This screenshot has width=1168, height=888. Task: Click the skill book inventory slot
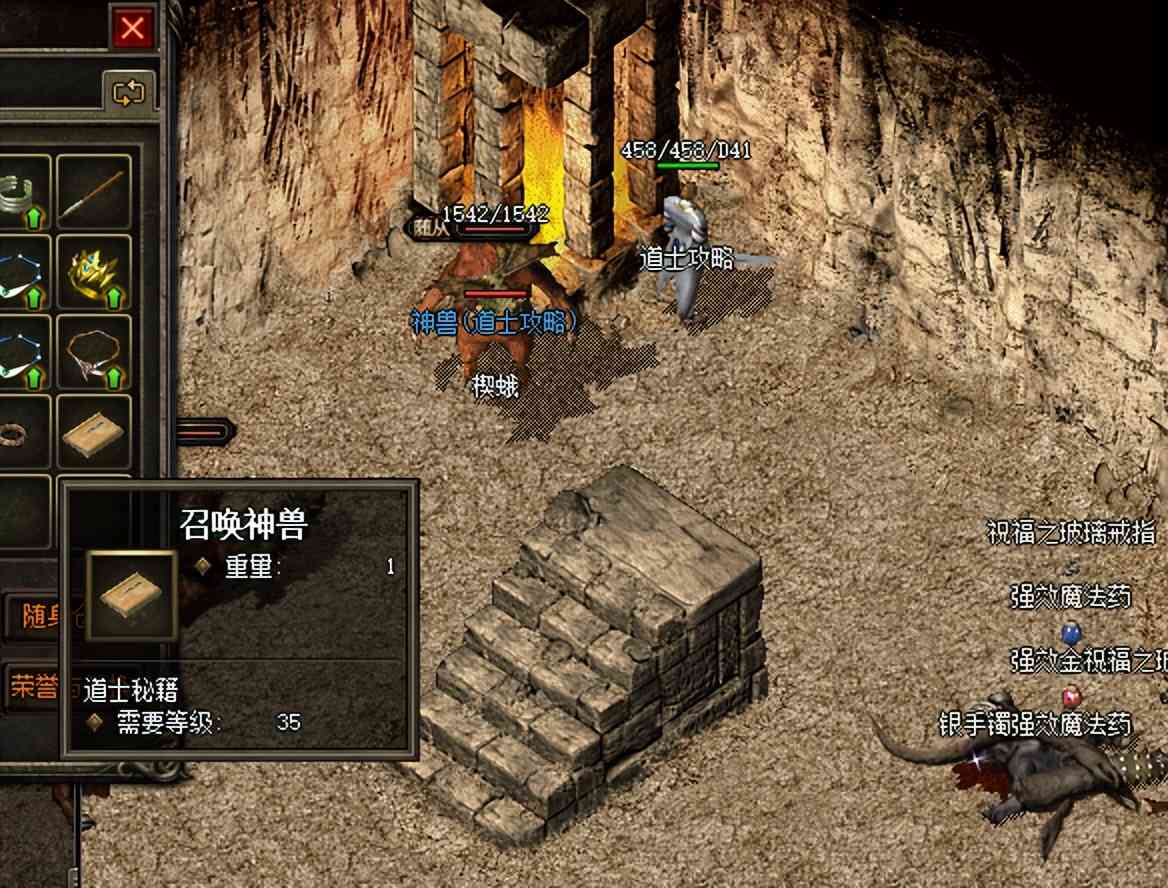coord(94,433)
